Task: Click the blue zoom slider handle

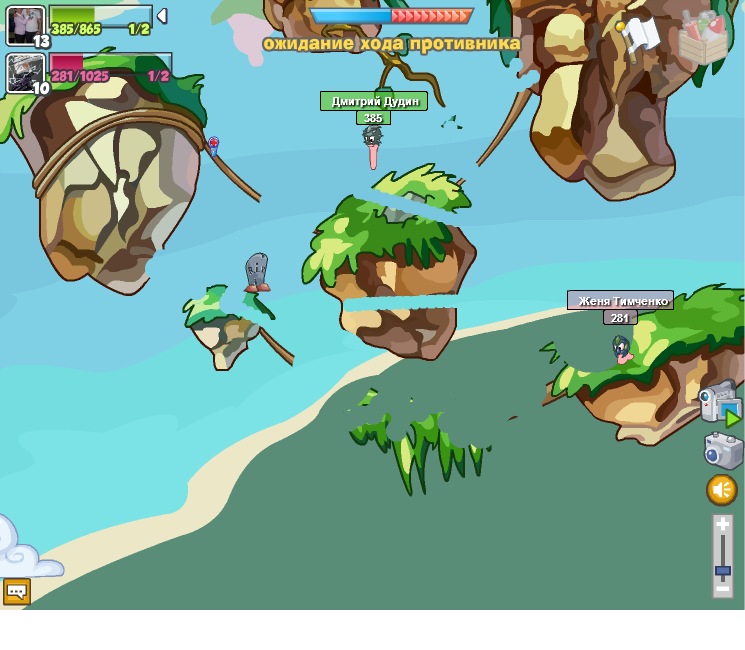Action: [722, 571]
